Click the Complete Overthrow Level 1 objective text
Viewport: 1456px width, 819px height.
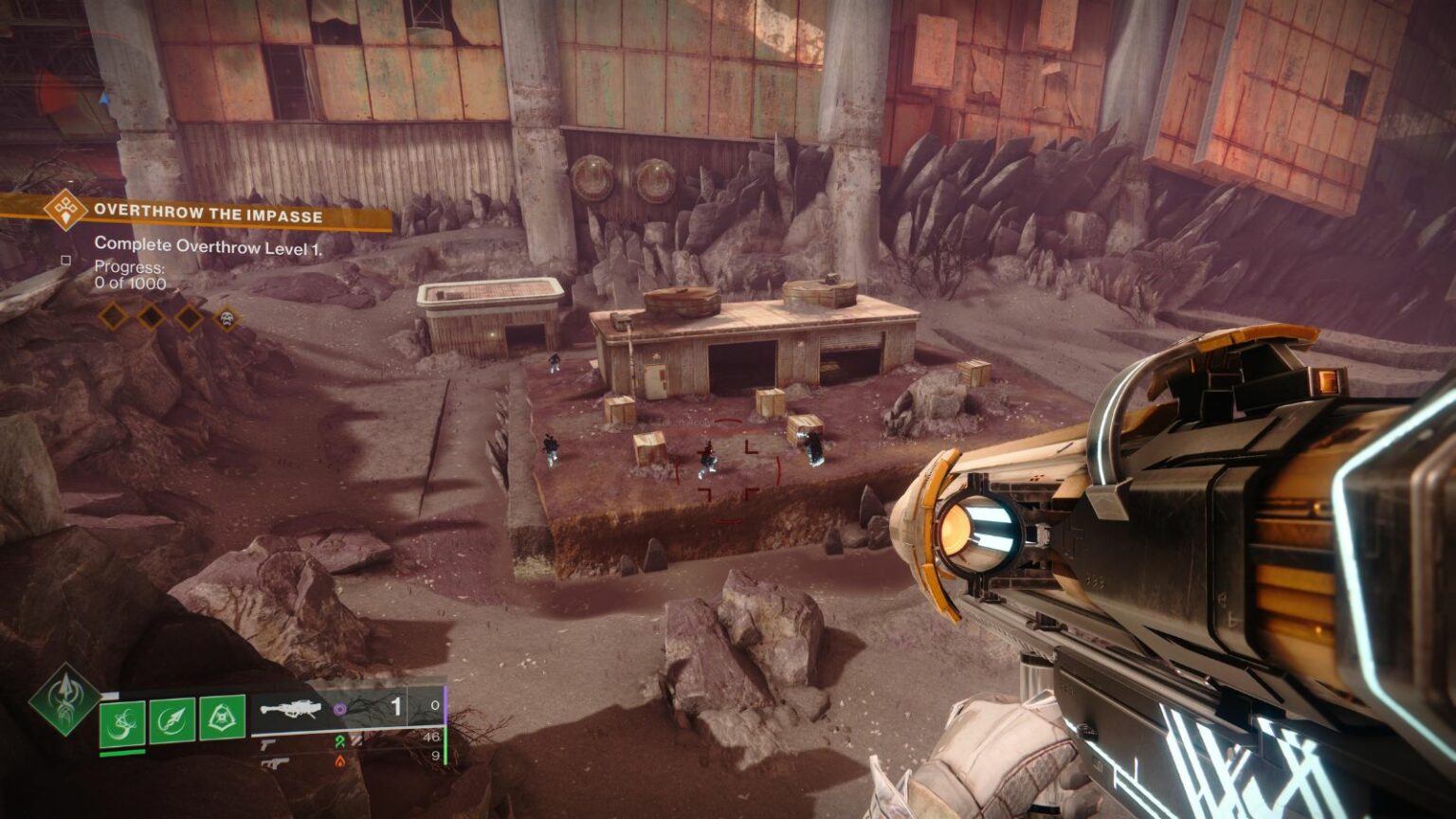[209, 246]
